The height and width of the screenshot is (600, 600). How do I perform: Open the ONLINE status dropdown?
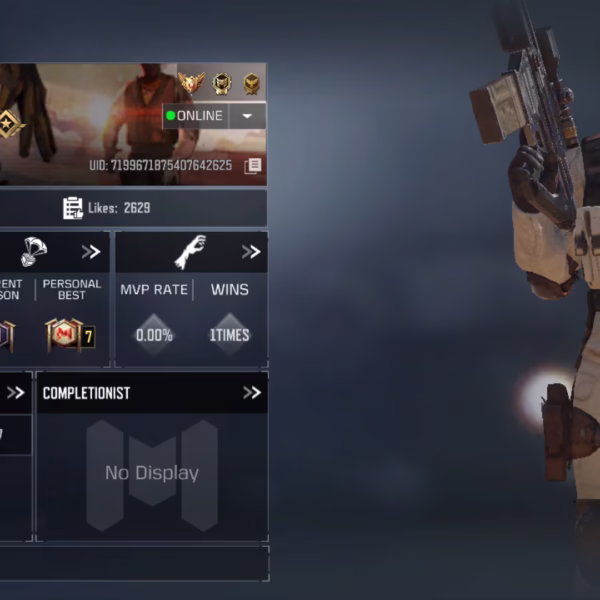pyautogui.click(x=247, y=116)
